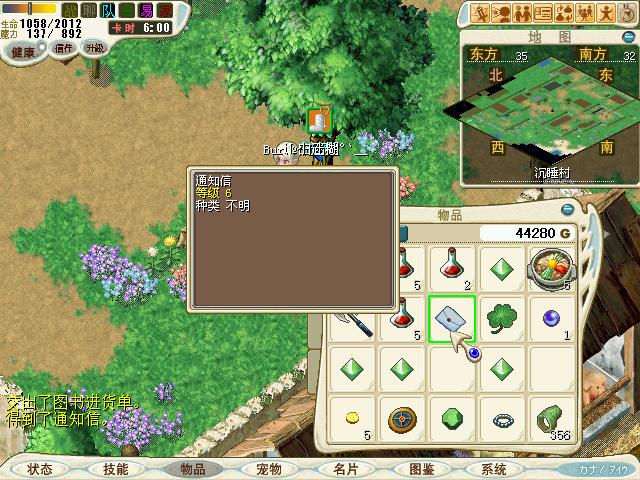The image size is (640, 480).
Task: Minimize the 物品 inventory window
Action: pyautogui.click(x=568, y=210)
